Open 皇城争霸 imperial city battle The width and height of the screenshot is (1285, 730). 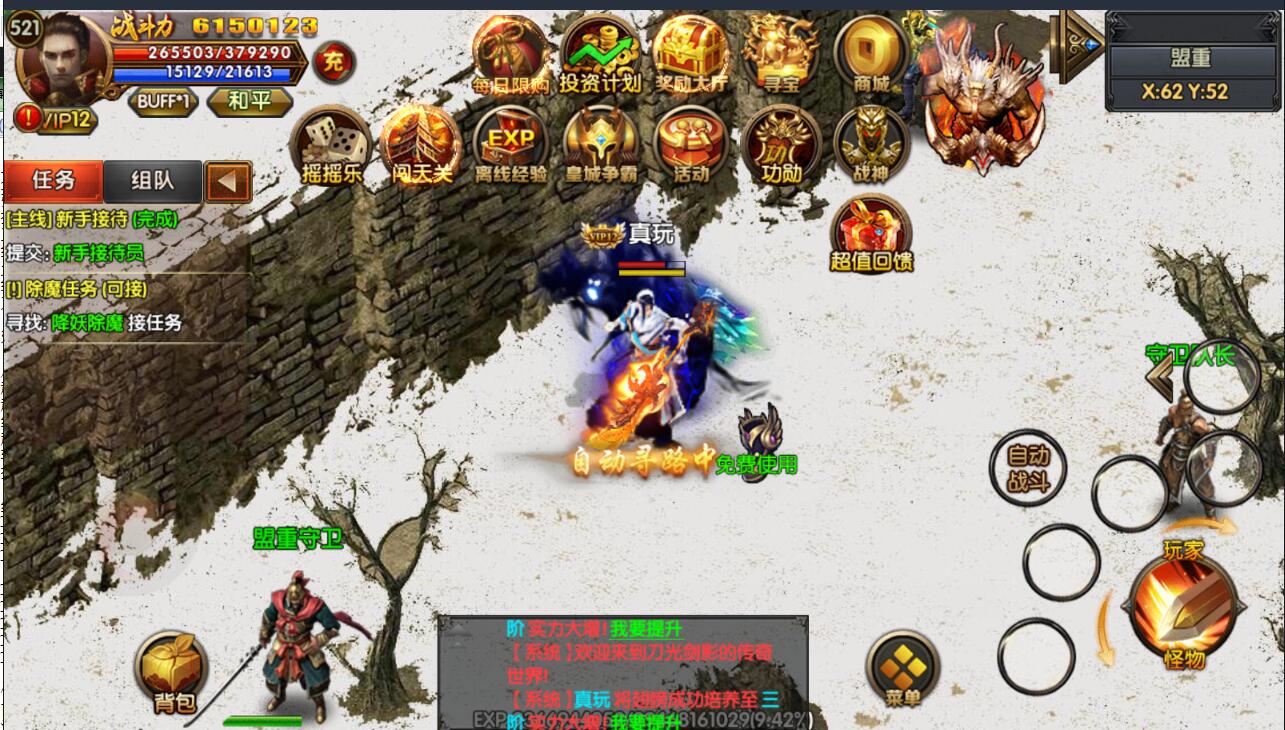600,145
